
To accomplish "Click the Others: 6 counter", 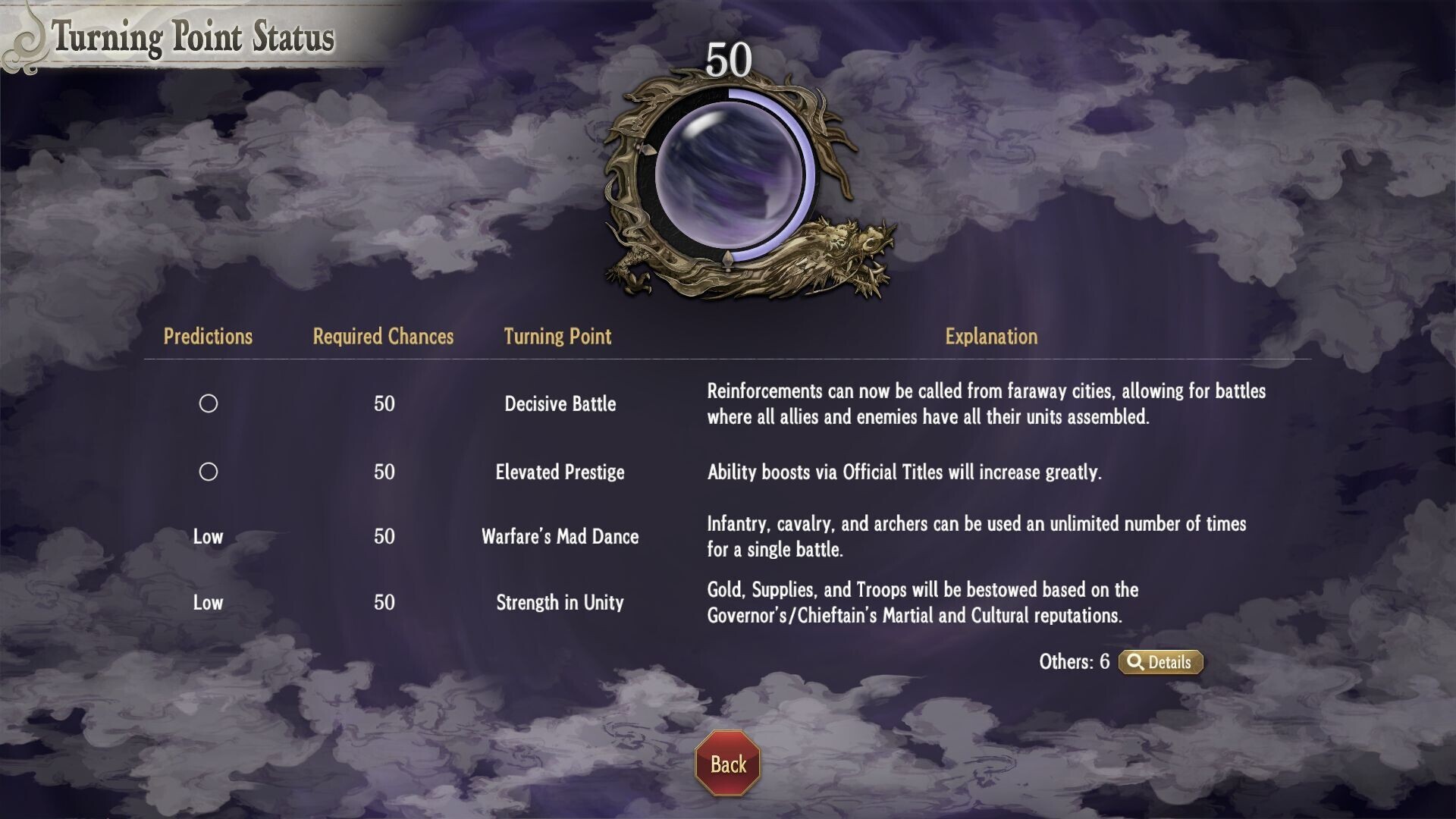I will (x=1075, y=662).
